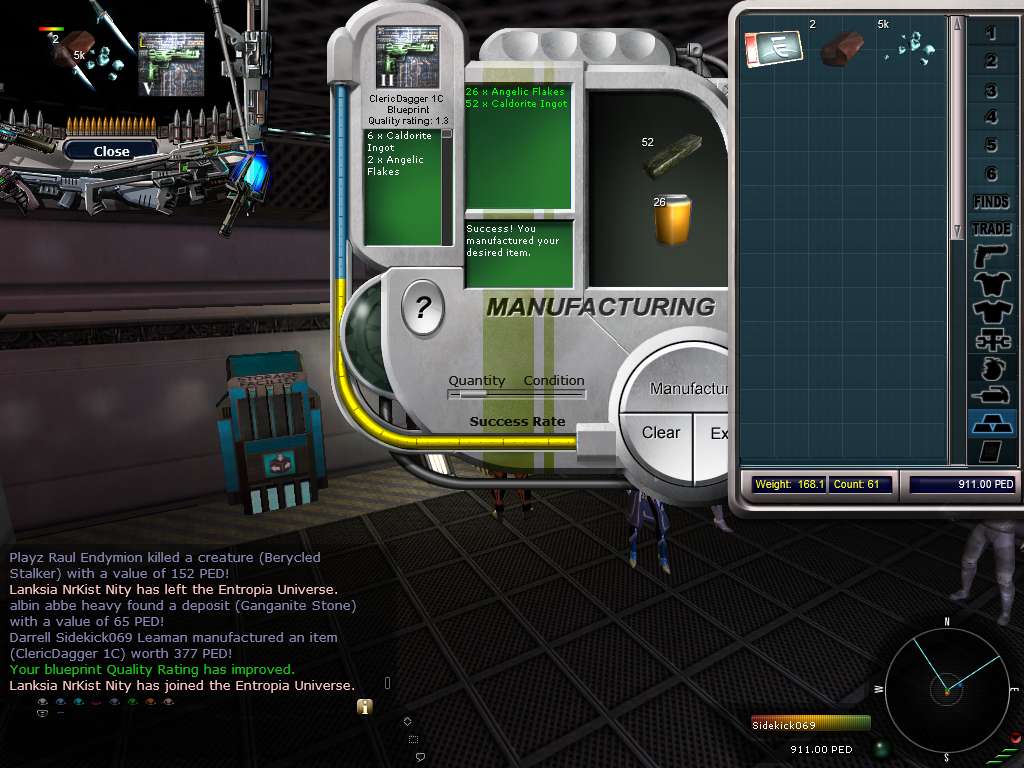This screenshot has width=1024, height=768.
Task: Select the PED card in inventory
Action: click(768, 48)
